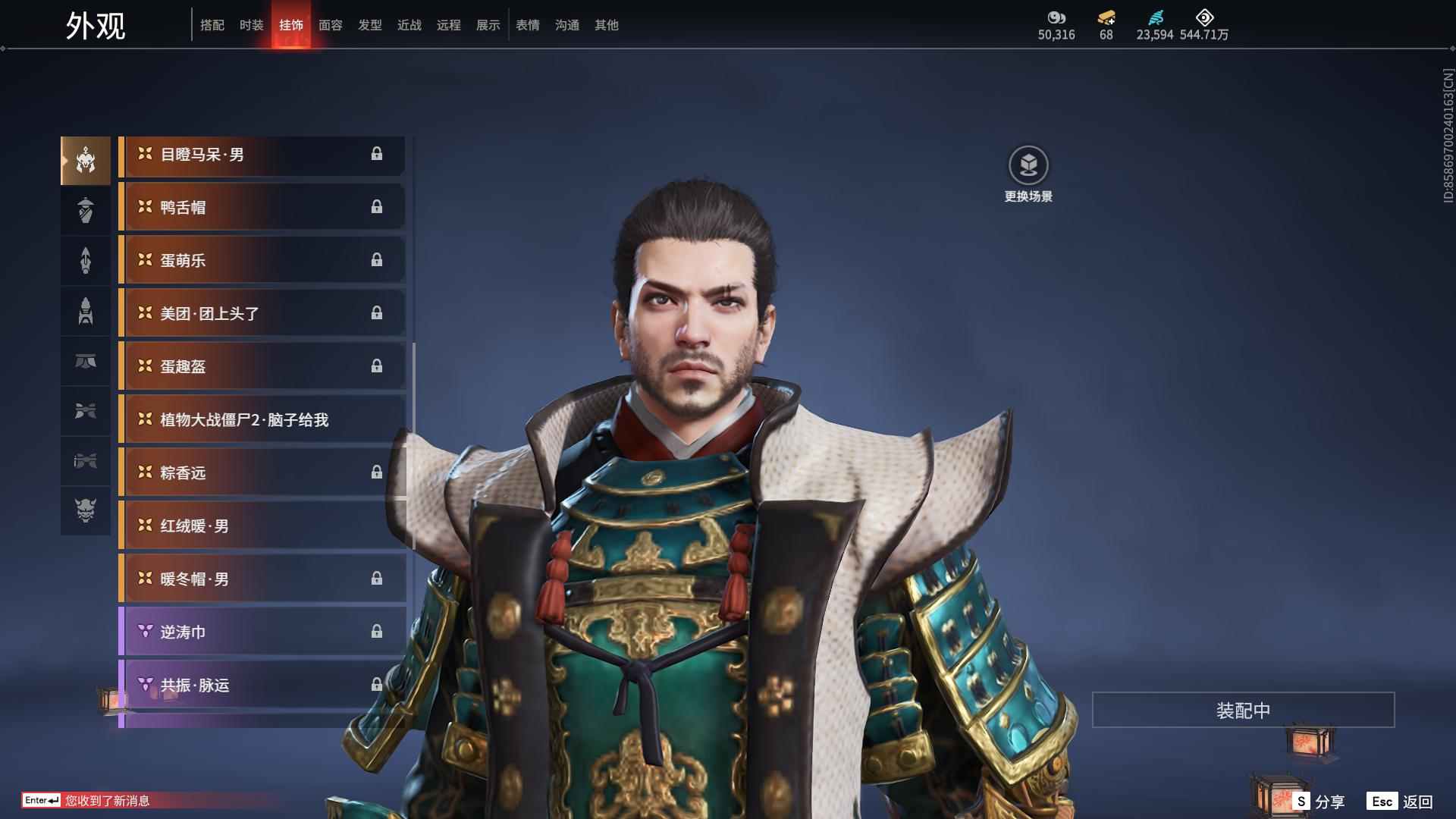The width and height of the screenshot is (1456, 819).
Task: Select the helmet headwear category icon
Action: (x=86, y=161)
